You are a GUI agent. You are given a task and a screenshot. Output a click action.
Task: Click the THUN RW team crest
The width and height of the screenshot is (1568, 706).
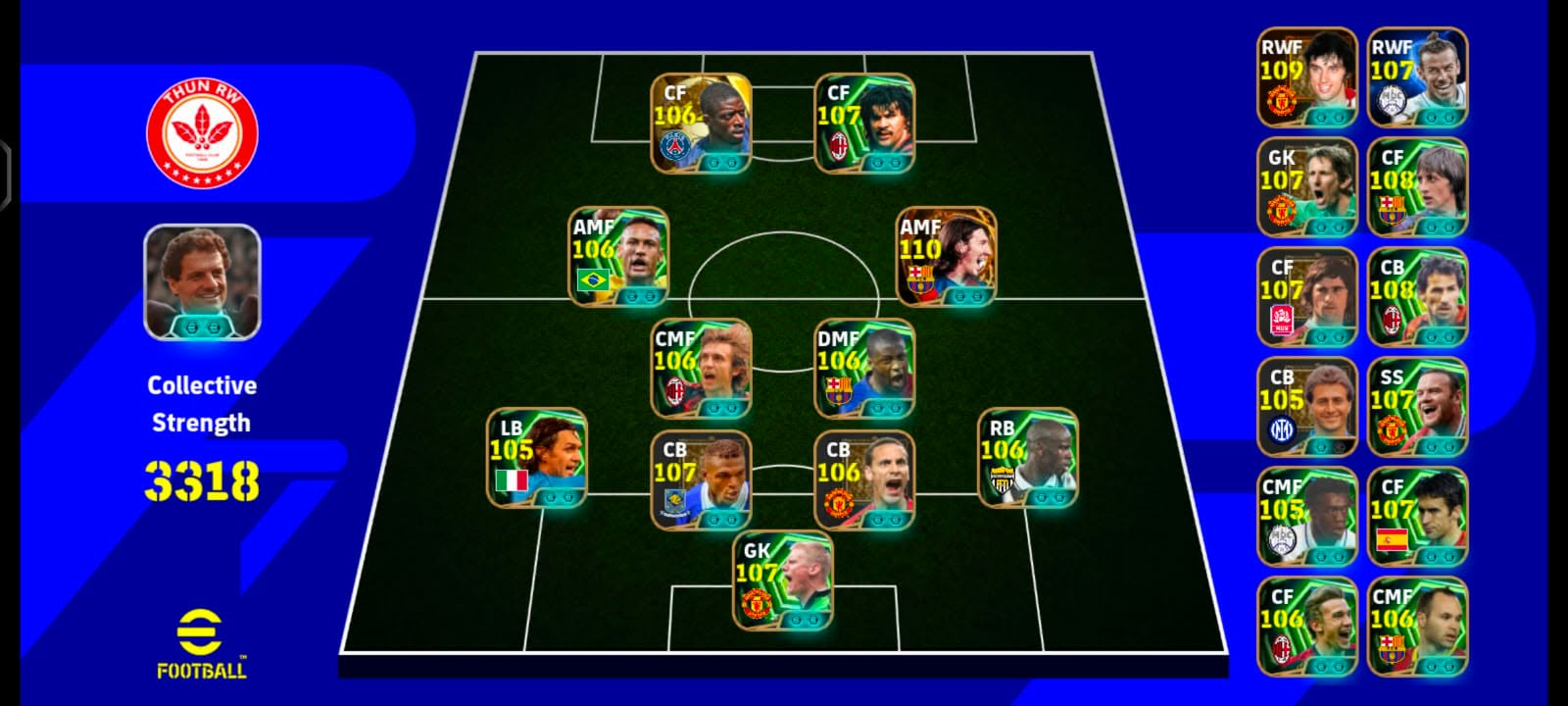202,132
